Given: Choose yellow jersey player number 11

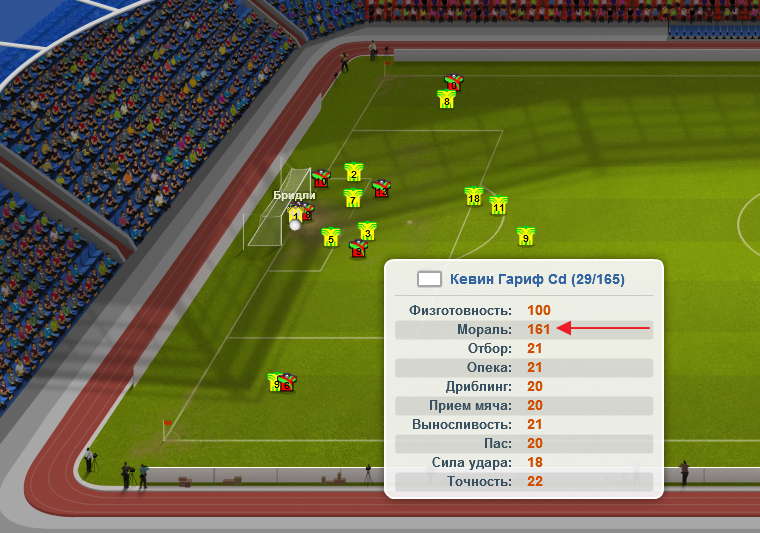Looking at the screenshot, I should pyautogui.click(x=498, y=206).
